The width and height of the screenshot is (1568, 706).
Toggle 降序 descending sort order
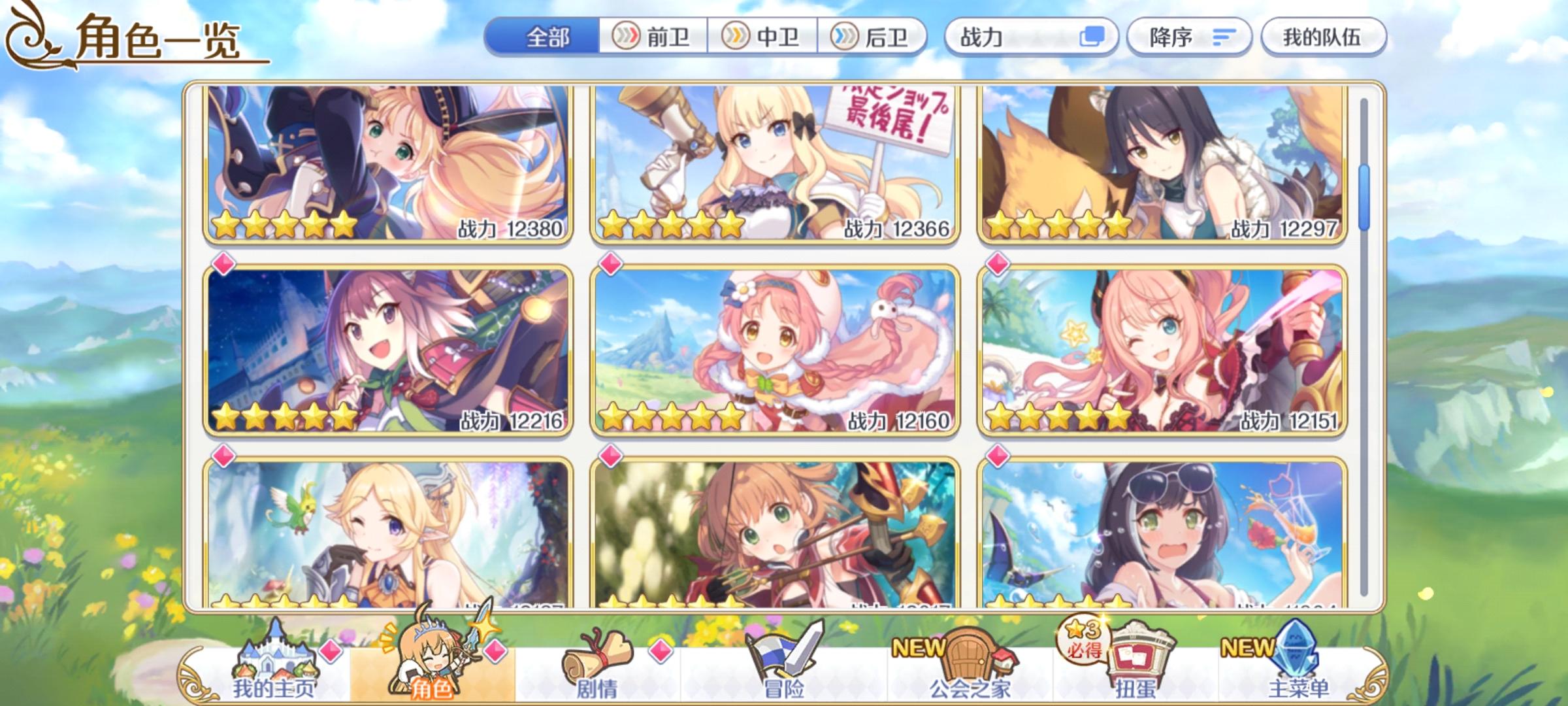coord(1189,37)
